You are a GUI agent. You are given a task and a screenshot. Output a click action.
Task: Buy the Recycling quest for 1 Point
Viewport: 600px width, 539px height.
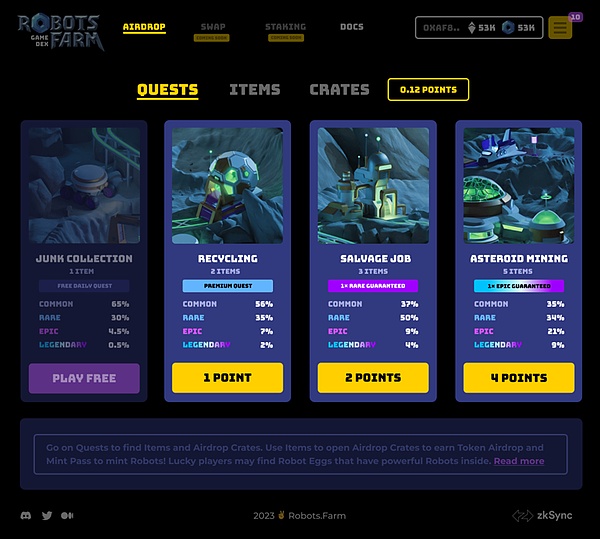227,378
